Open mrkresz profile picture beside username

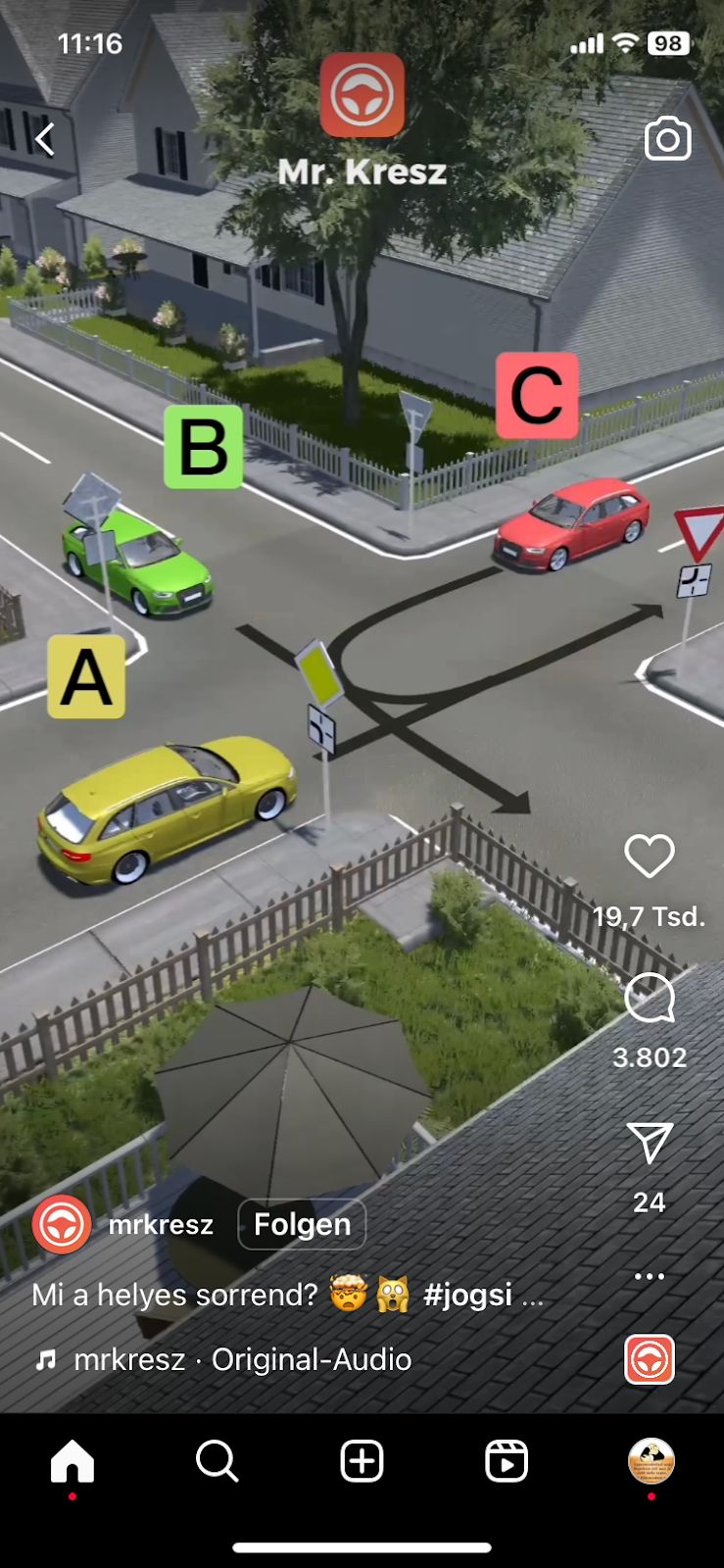(62, 1224)
